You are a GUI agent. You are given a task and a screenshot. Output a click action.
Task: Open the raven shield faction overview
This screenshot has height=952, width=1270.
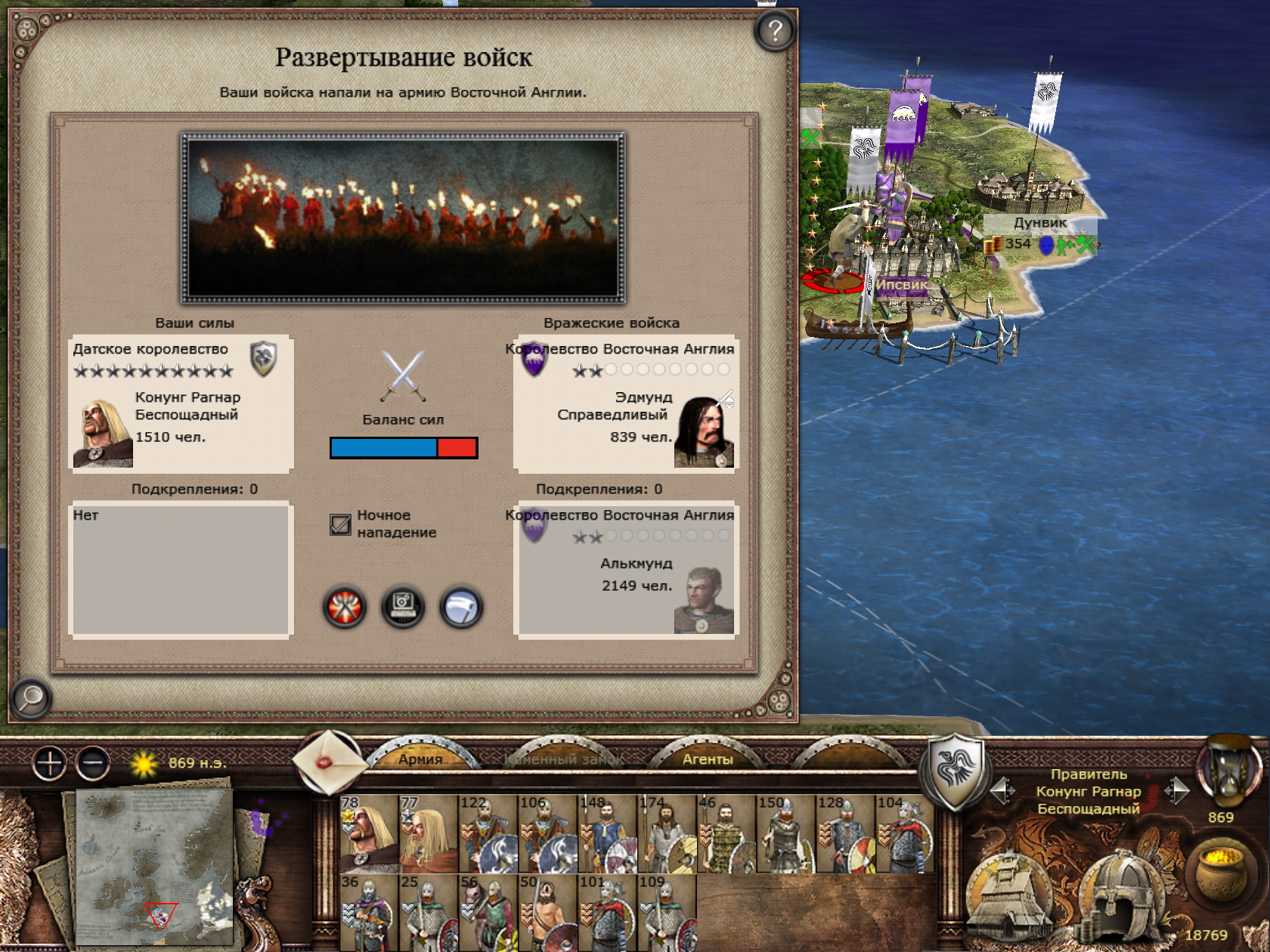pos(956,769)
